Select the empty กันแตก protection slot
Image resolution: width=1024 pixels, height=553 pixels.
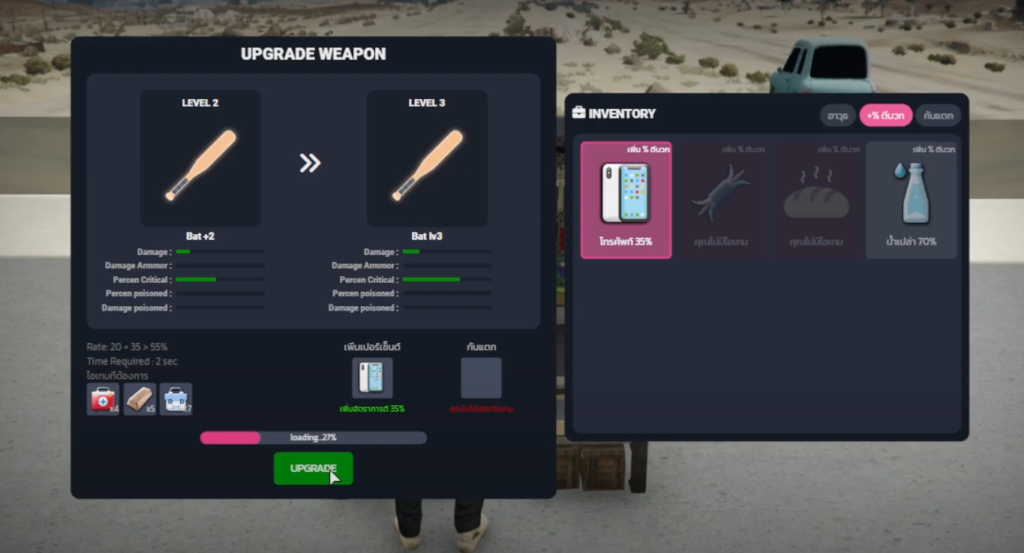pyautogui.click(x=481, y=378)
